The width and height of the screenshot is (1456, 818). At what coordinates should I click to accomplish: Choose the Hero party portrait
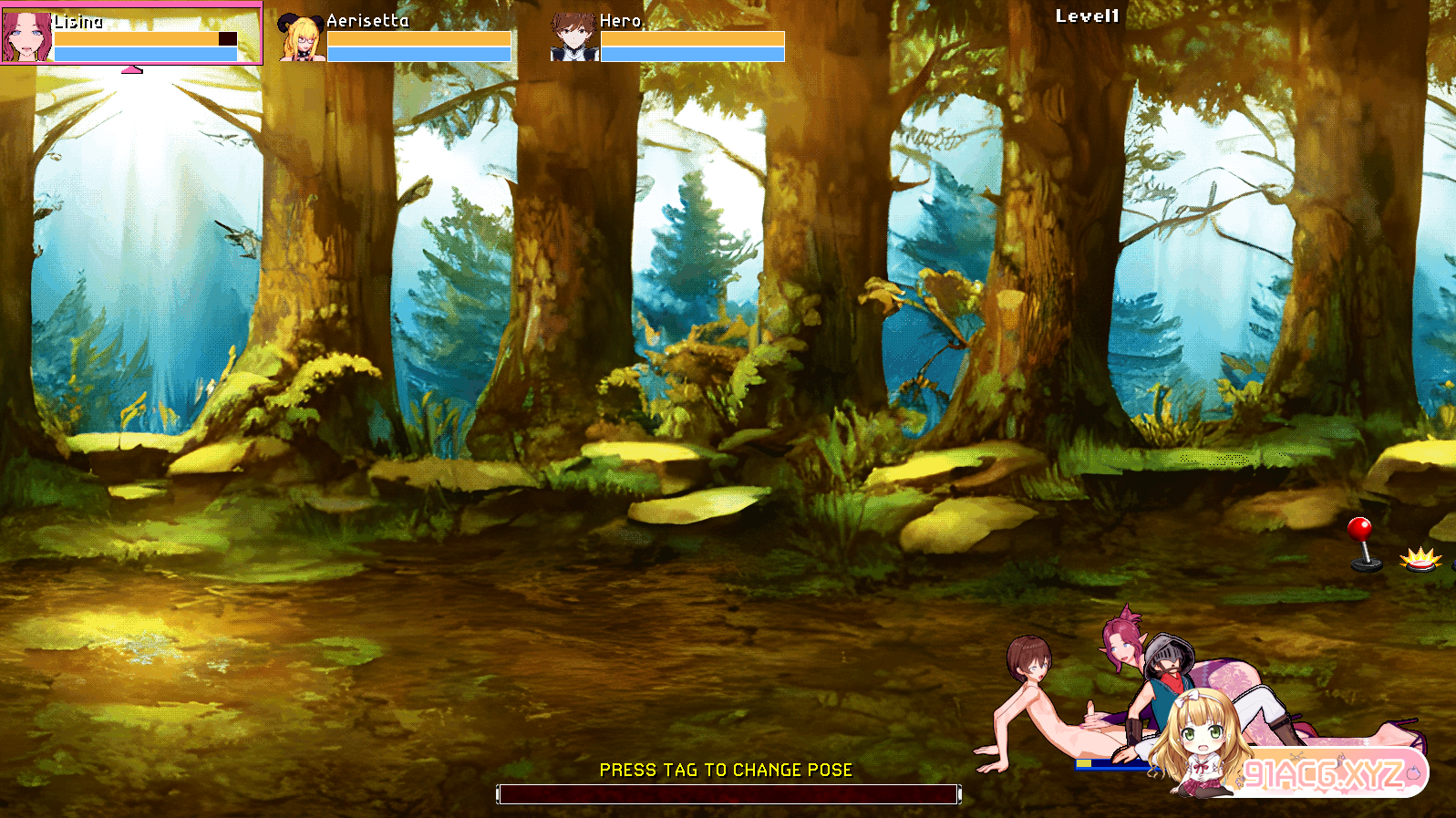point(573,37)
